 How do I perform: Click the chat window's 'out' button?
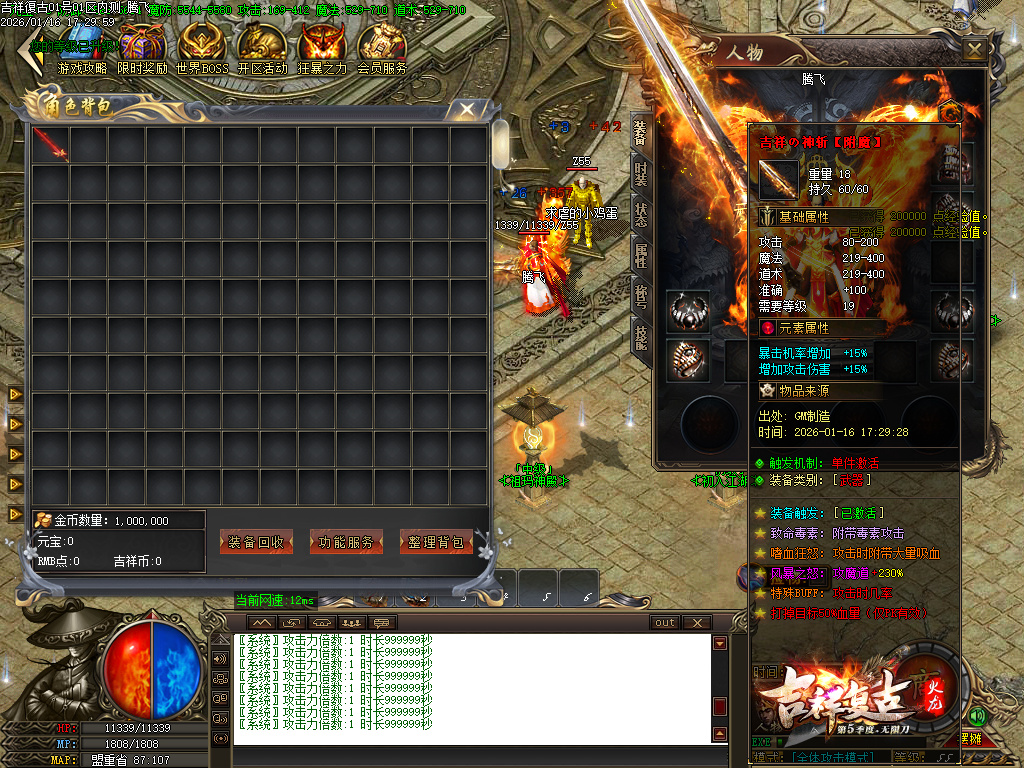click(665, 622)
